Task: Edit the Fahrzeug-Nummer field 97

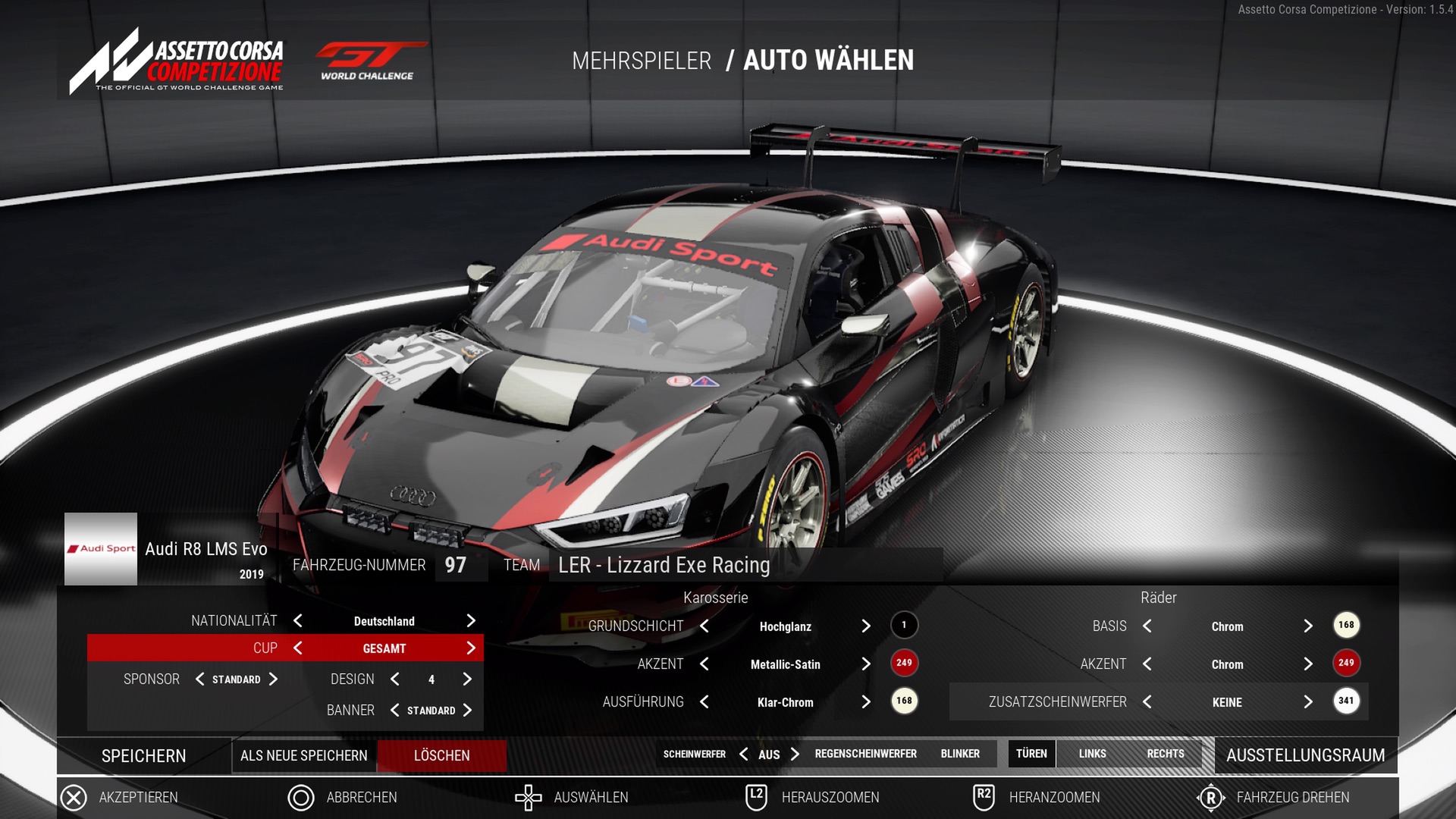Action: (x=457, y=566)
